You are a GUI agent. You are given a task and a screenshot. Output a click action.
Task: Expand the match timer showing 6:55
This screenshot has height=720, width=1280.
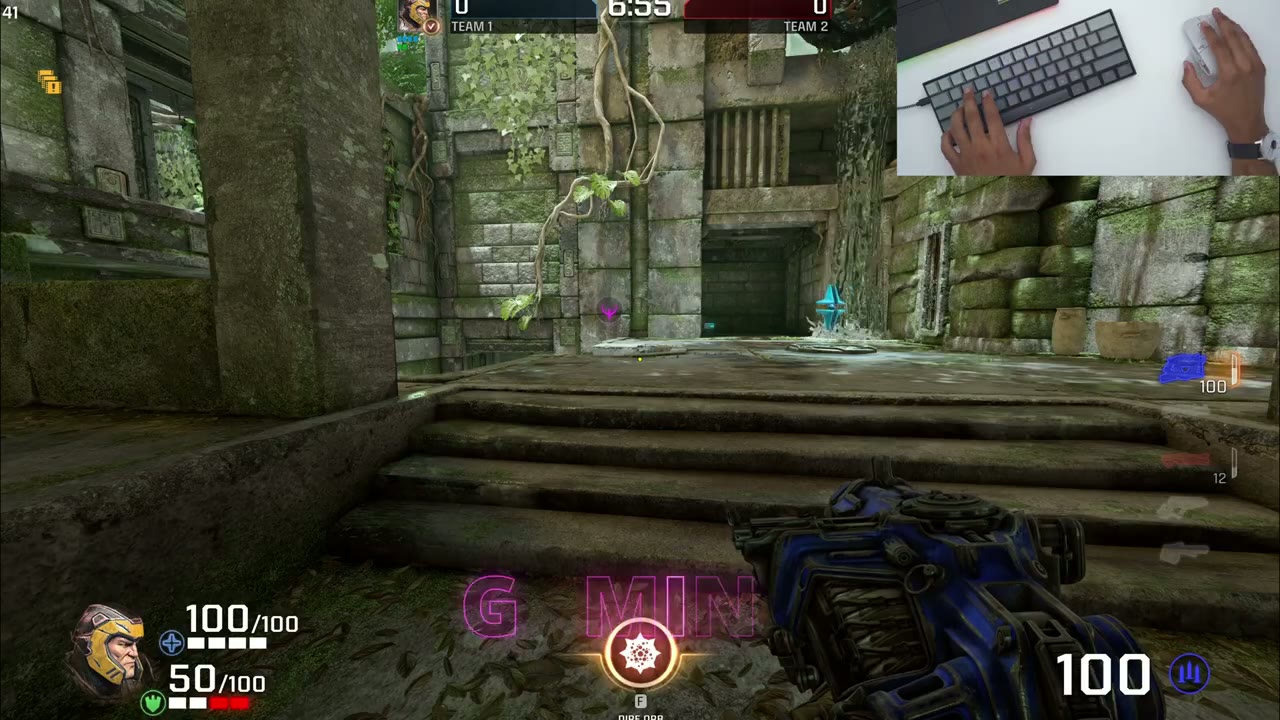coord(639,10)
